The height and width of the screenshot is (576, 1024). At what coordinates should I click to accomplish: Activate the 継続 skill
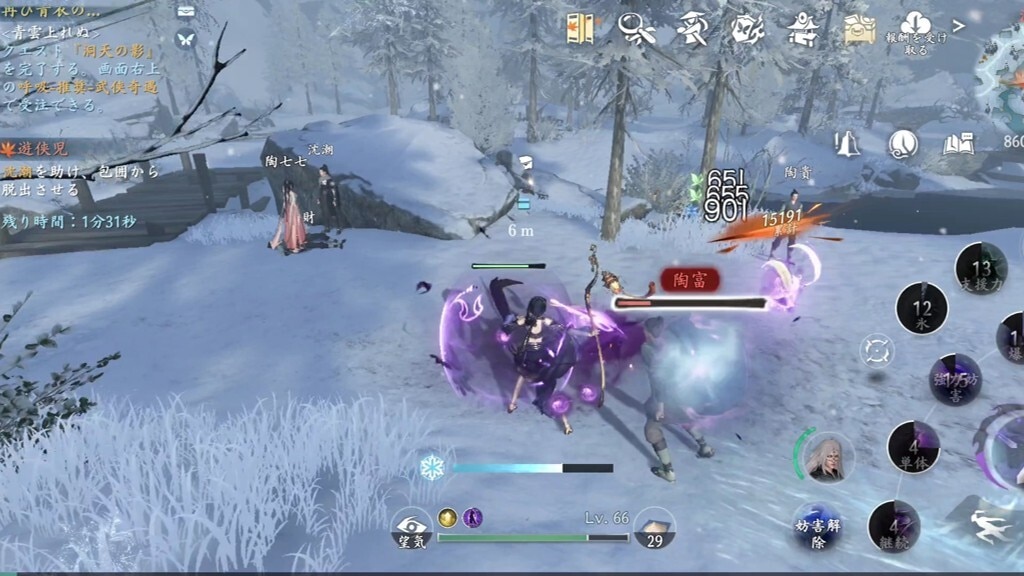(x=893, y=526)
